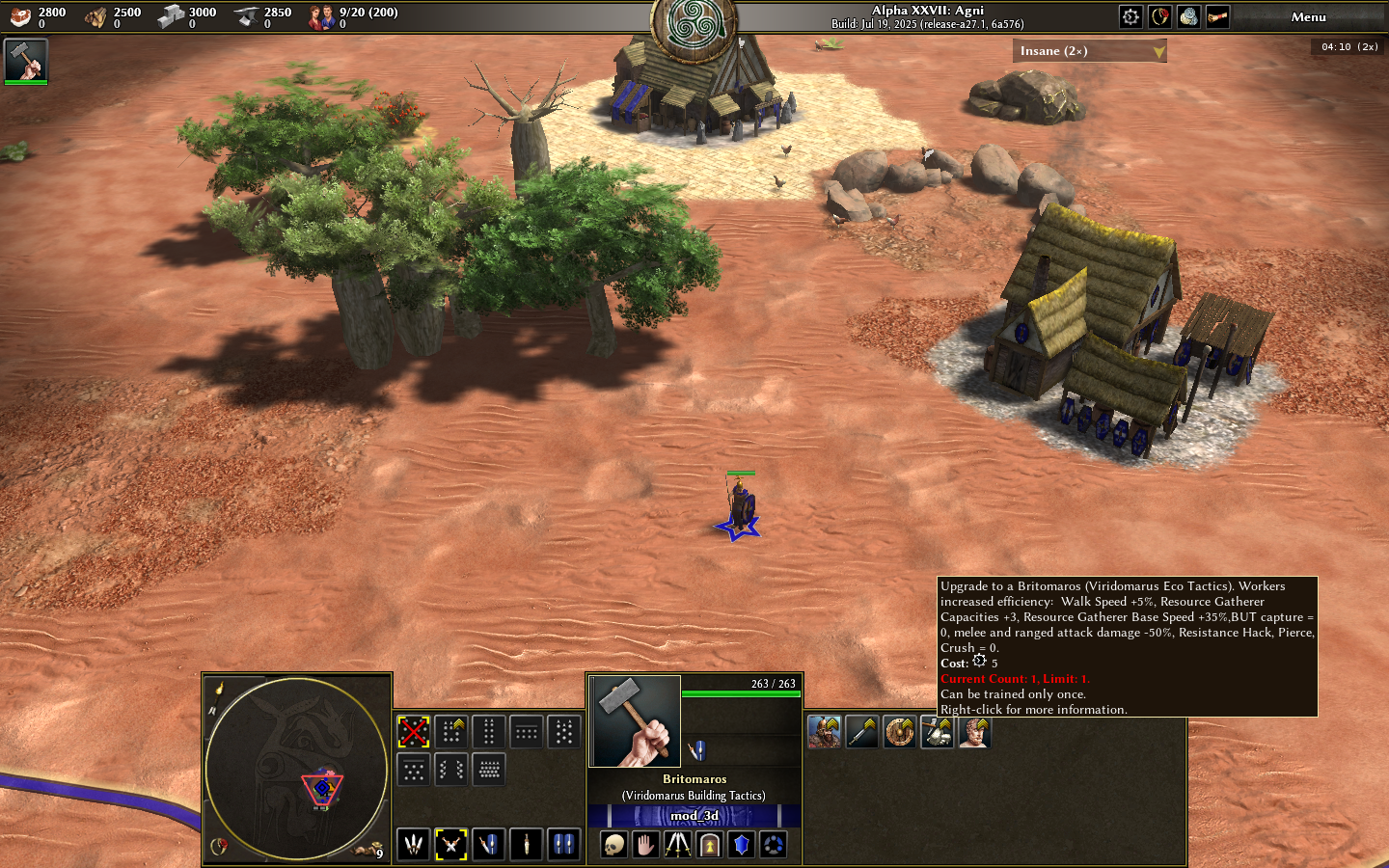The height and width of the screenshot is (868, 1389).
Task: Select the hammer-in-hand hero group button
Action: click(26, 61)
